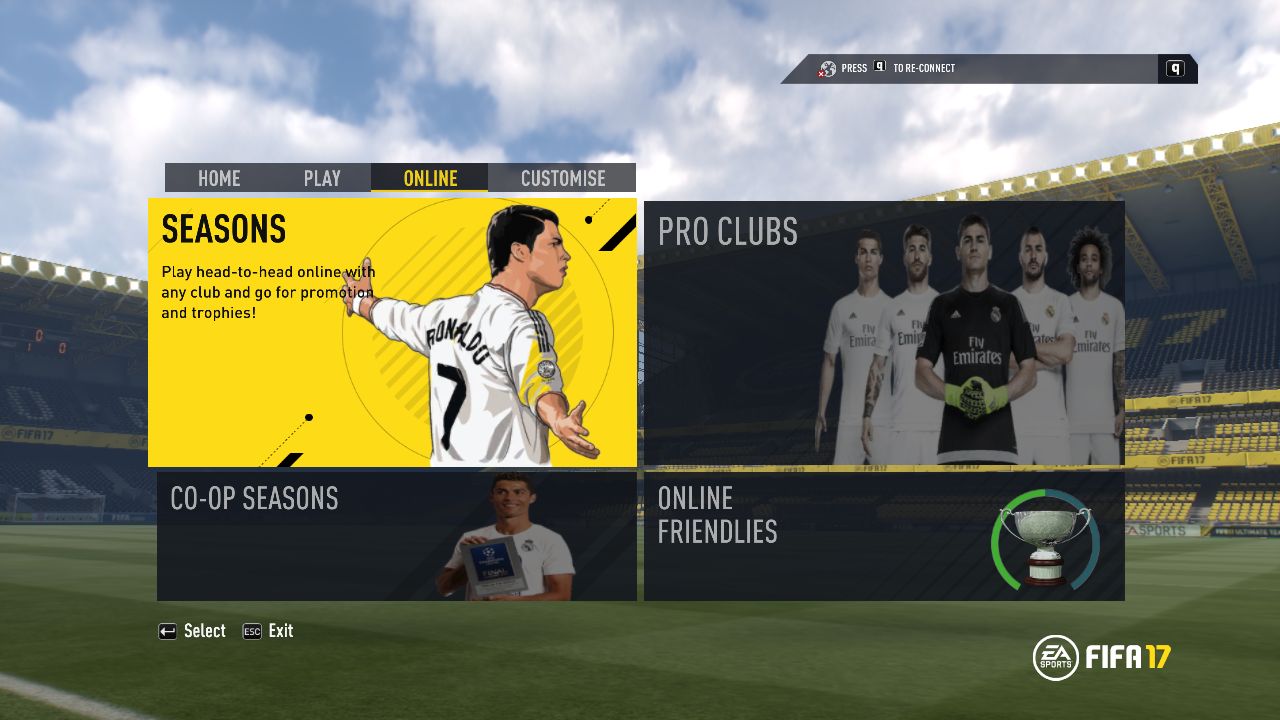Screen dimensions: 1280x720
Task: Go to the Customise tab
Action: pos(563,178)
